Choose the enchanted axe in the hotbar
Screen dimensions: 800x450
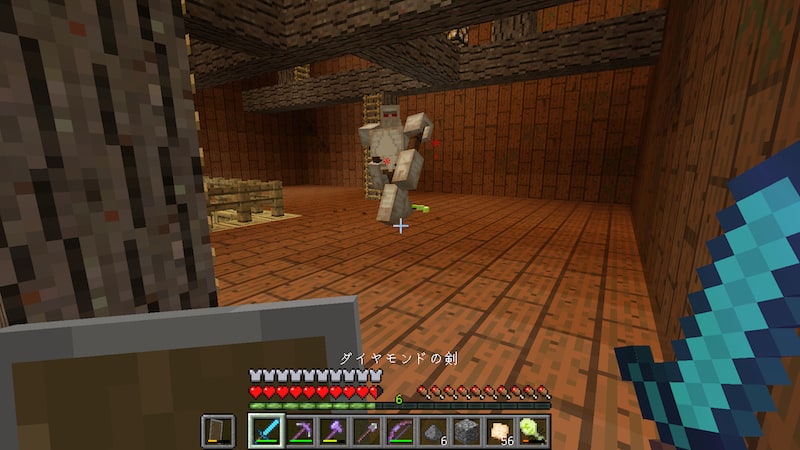click(x=333, y=431)
